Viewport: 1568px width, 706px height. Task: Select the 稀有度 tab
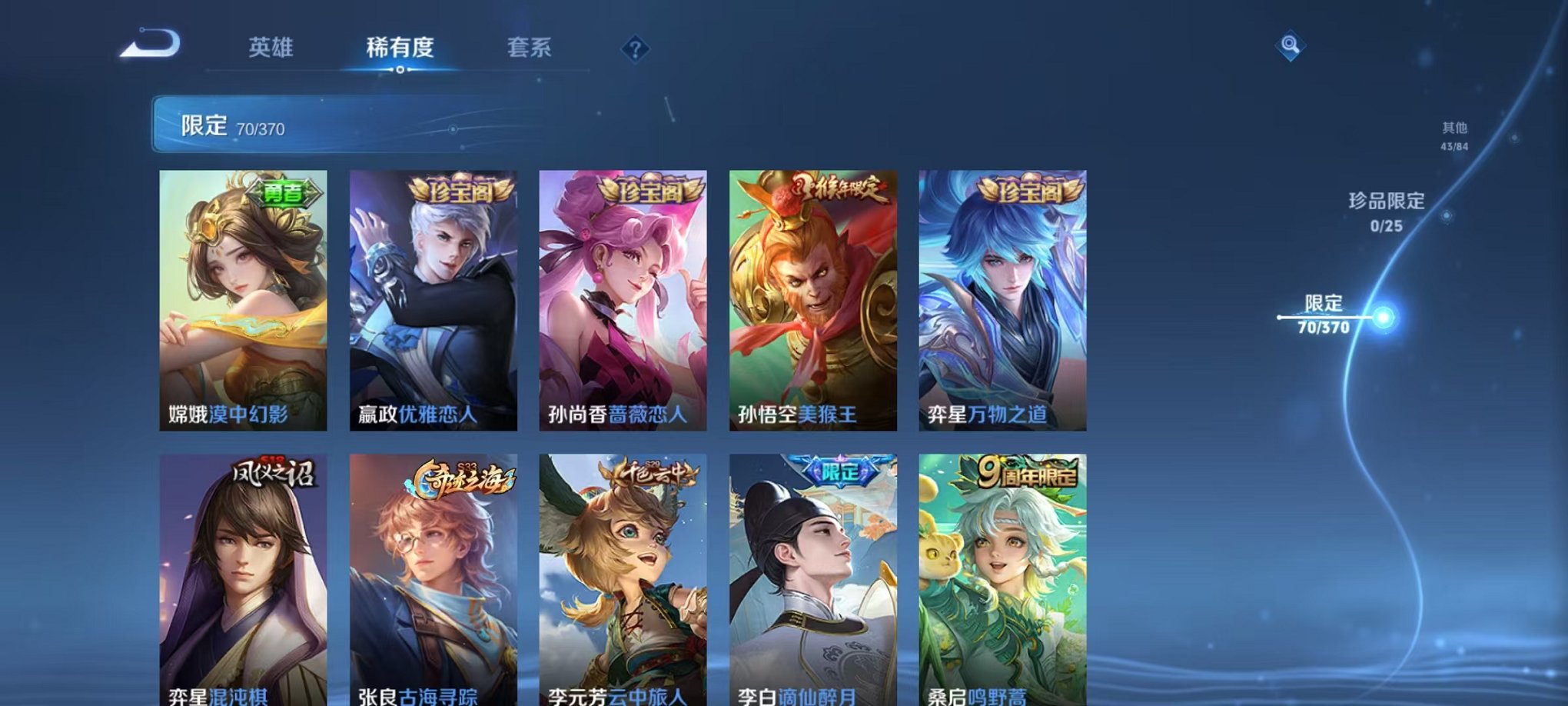(400, 48)
